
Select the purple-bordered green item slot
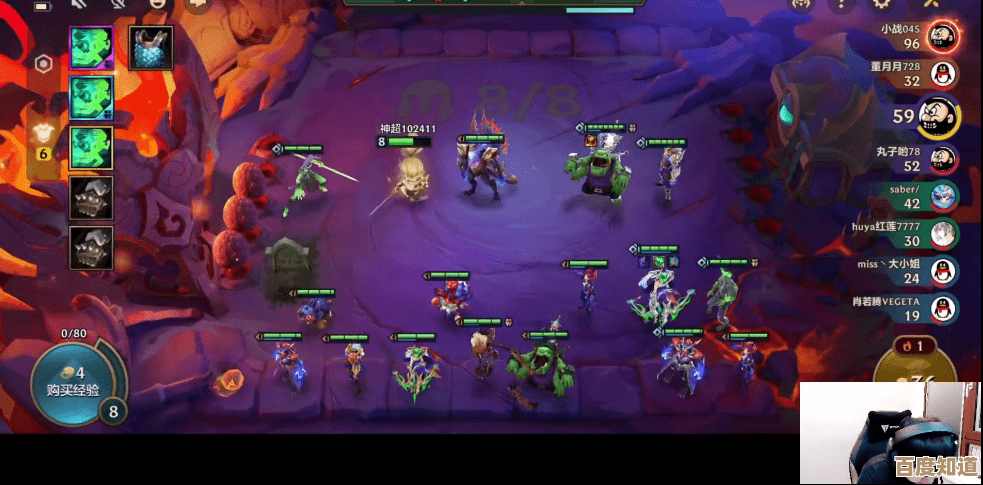pos(91,47)
